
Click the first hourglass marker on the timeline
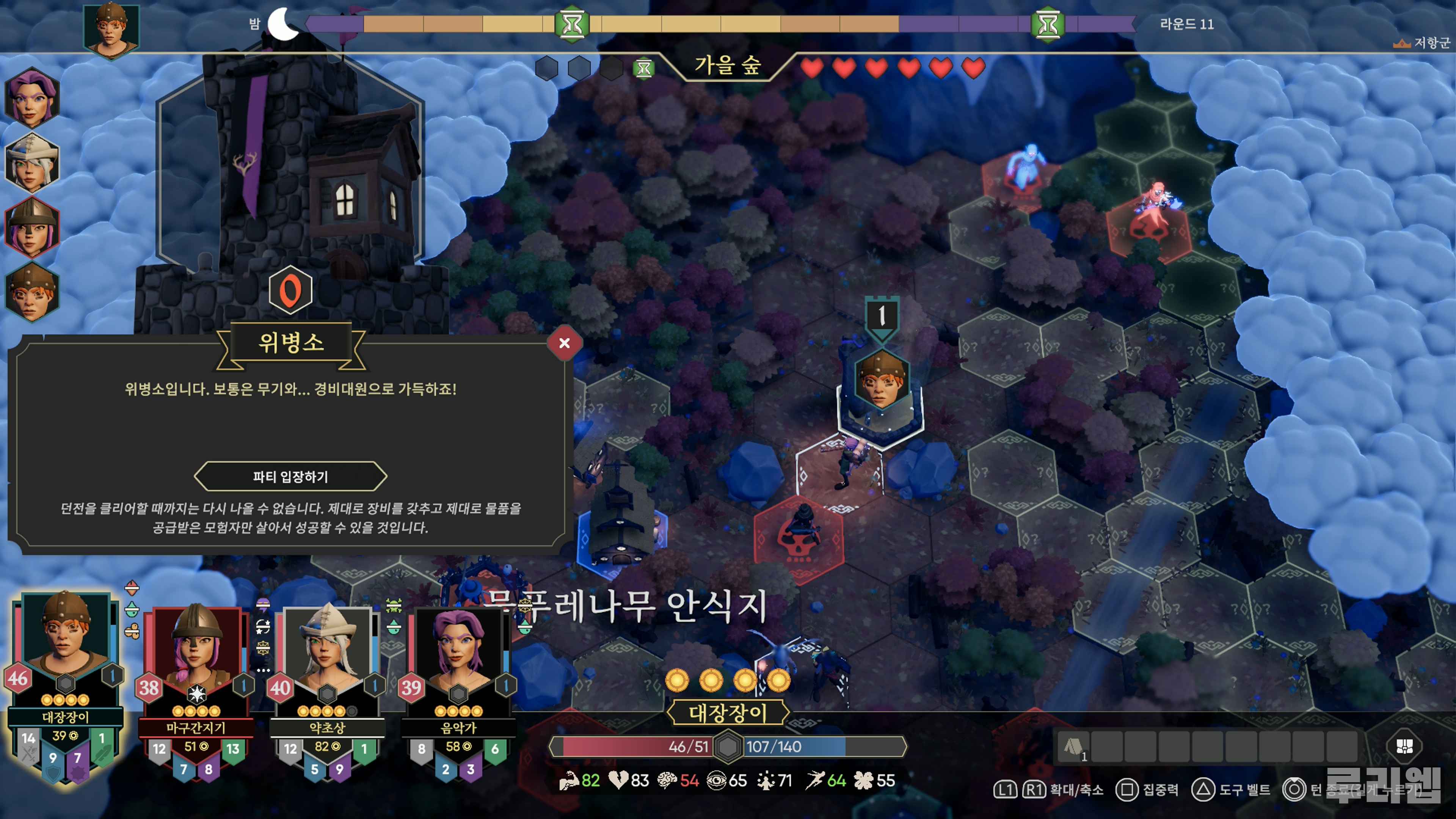(x=572, y=24)
